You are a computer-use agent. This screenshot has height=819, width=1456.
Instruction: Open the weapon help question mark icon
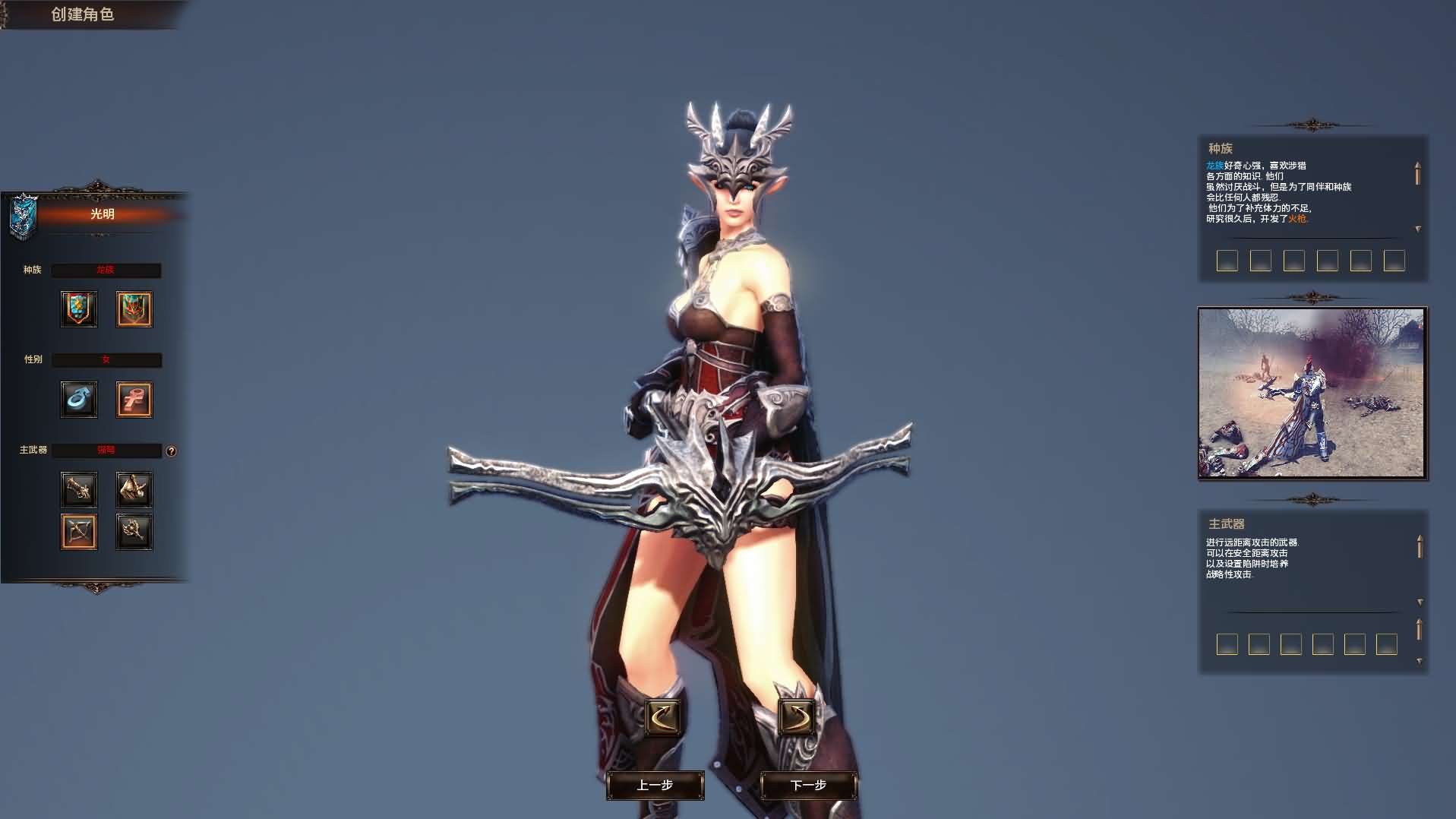point(171,451)
